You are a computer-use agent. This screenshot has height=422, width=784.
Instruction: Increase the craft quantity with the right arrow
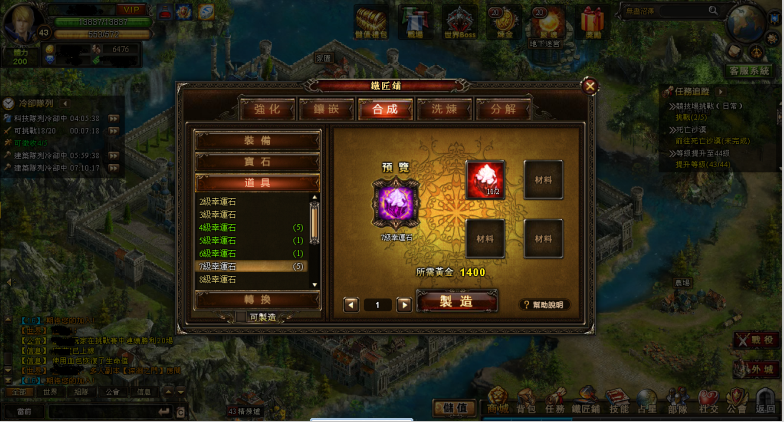coord(404,304)
